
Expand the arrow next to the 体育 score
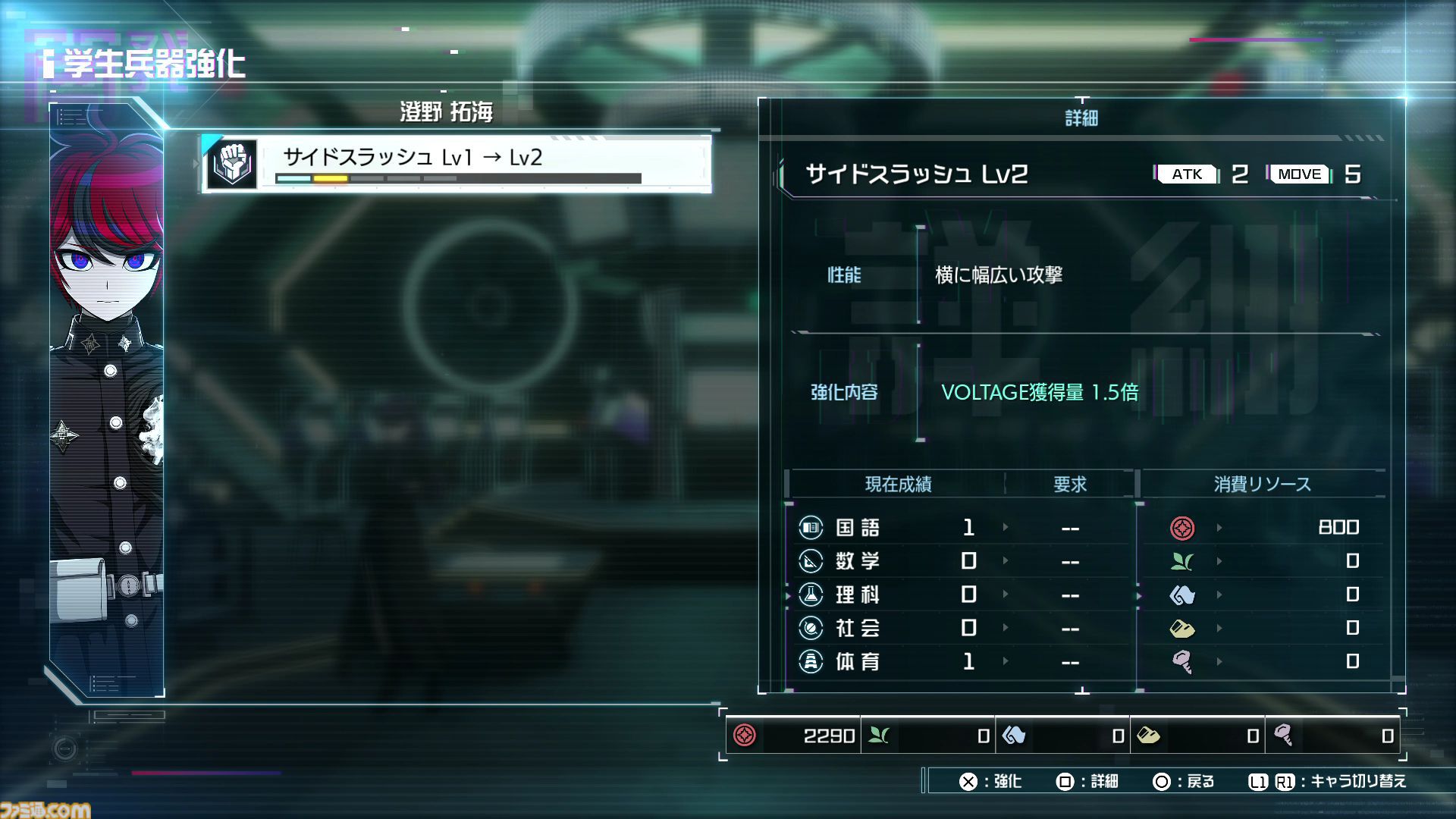coord(1006,661)
